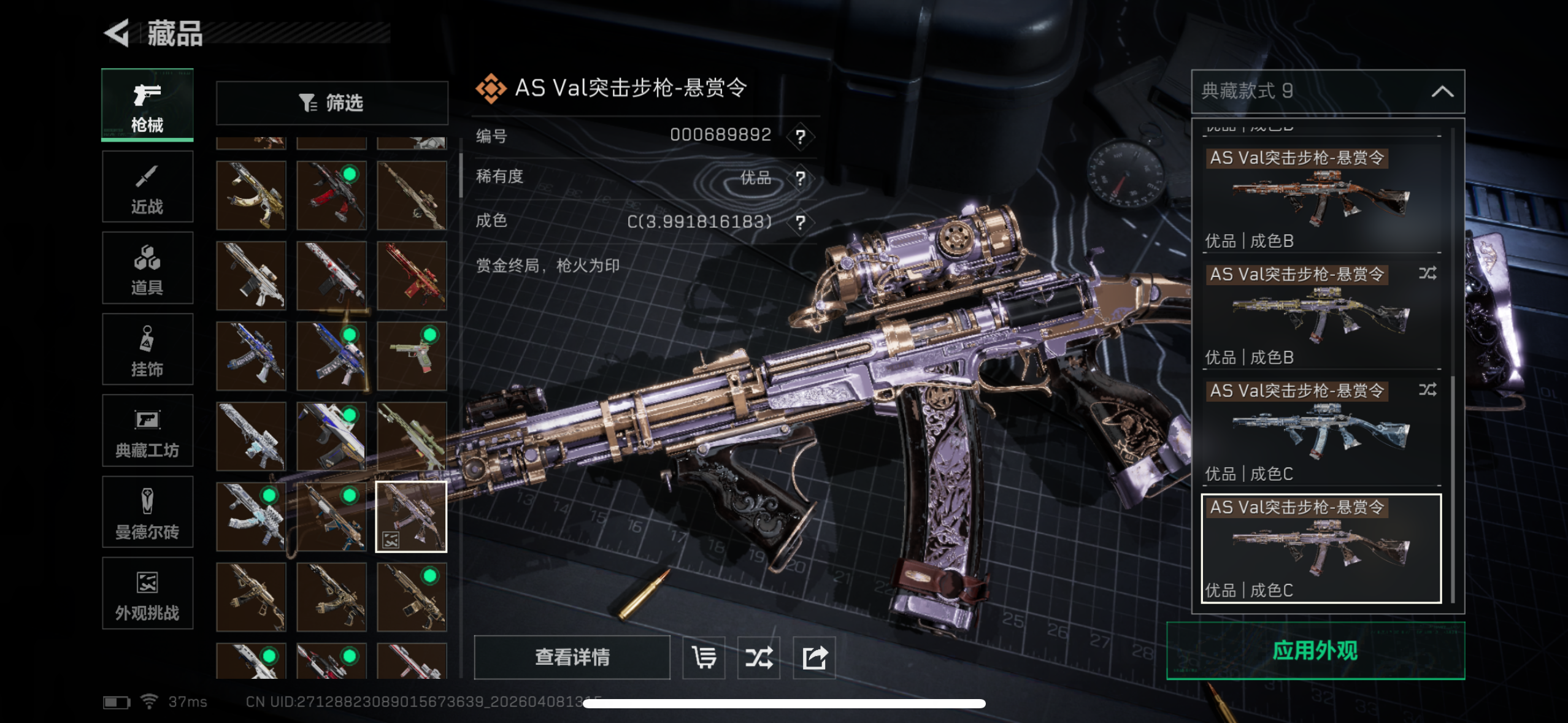The image size is (1568, 723).
Task: Open the list icon beside 查看详情
Action: point(704,657)
